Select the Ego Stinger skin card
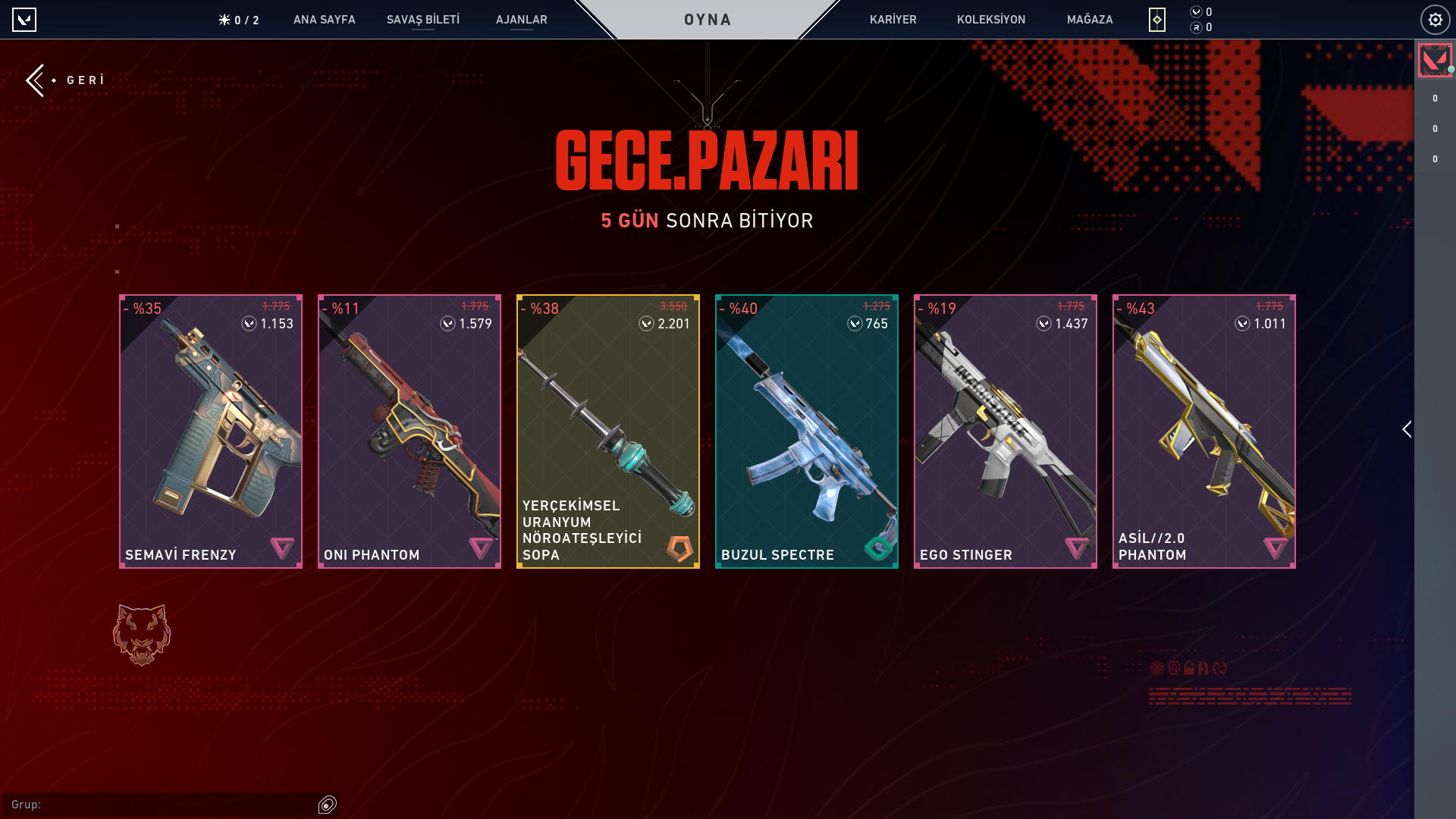Viewport: 1456px width, 819px height. point(1006,431)
